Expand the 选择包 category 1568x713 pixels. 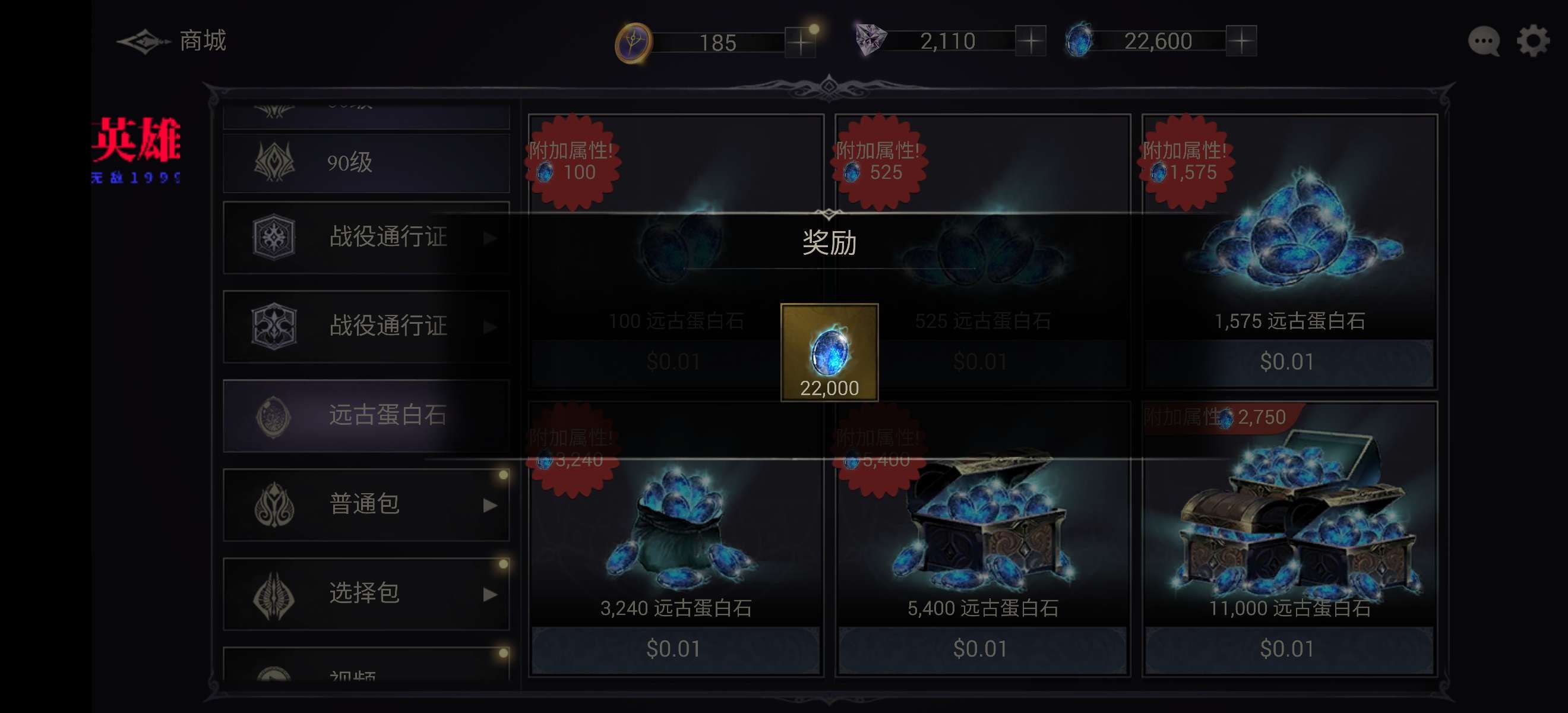coord(366,593)
